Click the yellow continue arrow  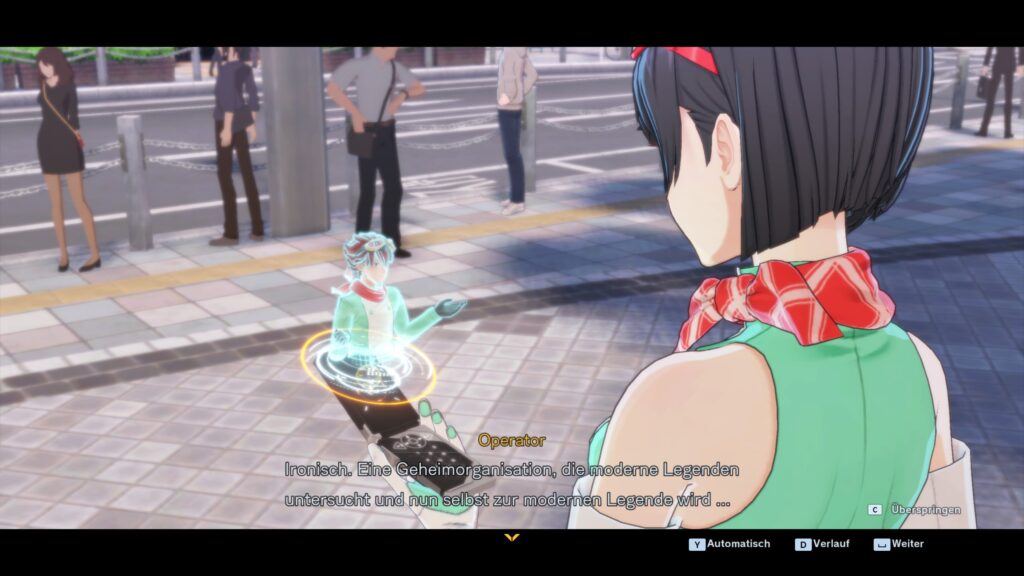pos(512,538)
